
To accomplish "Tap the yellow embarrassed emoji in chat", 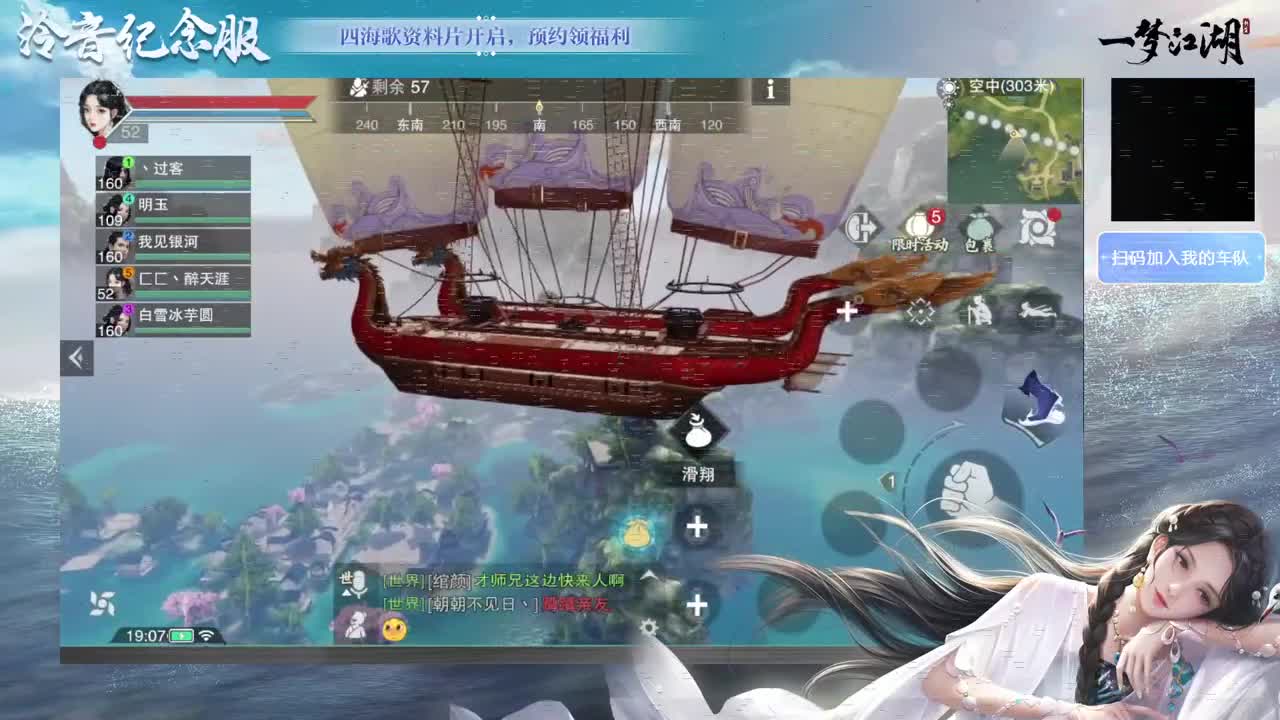I will 394,629.
